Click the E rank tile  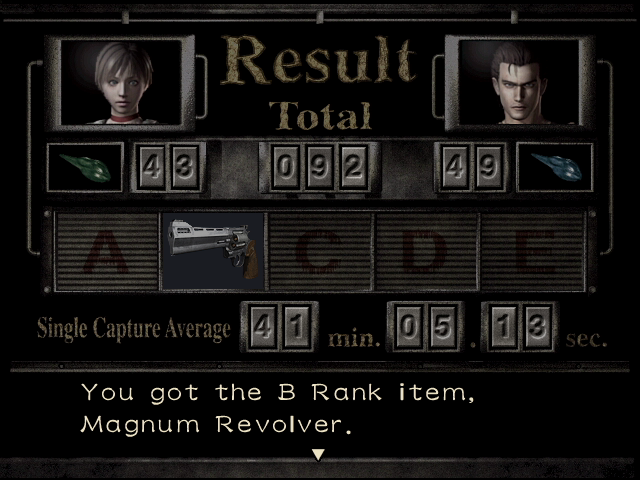click(x=531, y=251)
